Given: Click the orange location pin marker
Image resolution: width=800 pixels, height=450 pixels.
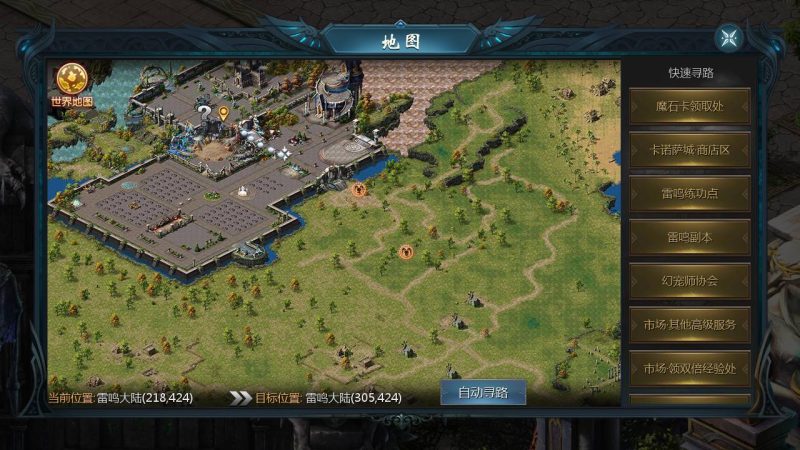Looking at the screenshot, I should point(223,112).
